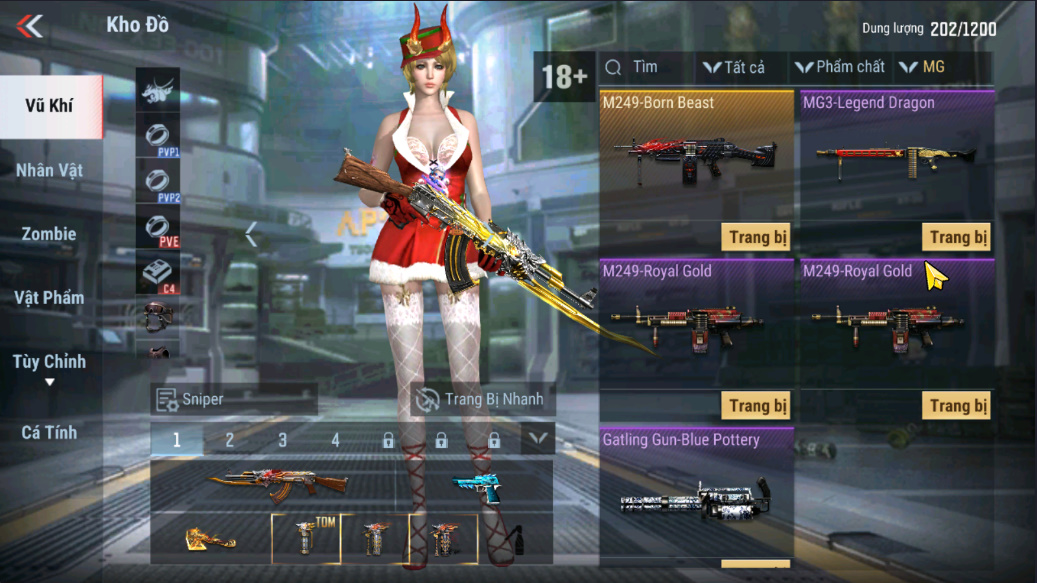Viewport: 1037px width, 583px height.
Task: Equip the M249-Born Beast with Trang bị
Action: (x=755, y=237)
